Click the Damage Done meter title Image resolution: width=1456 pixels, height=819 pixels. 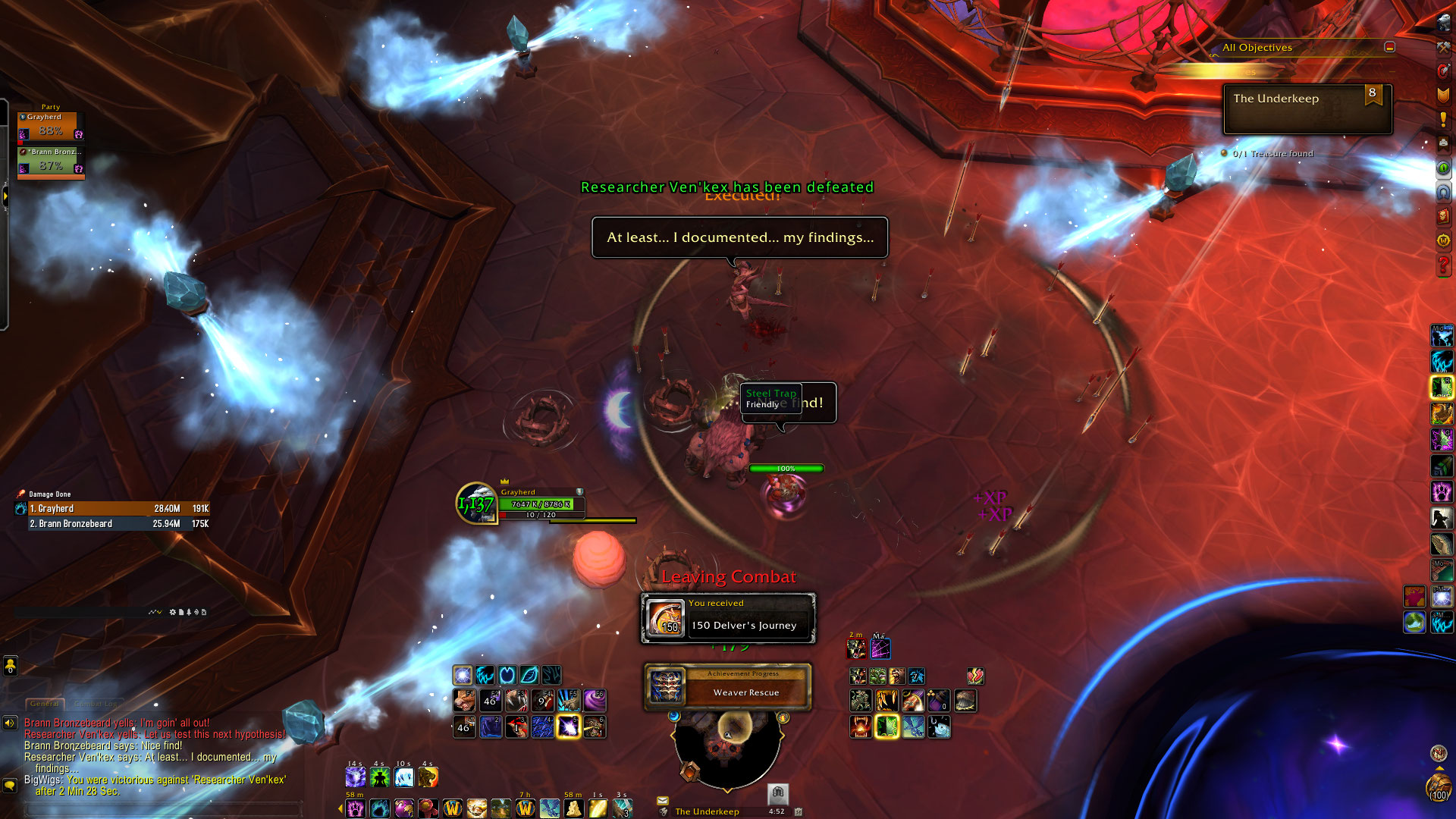(49, 494)
